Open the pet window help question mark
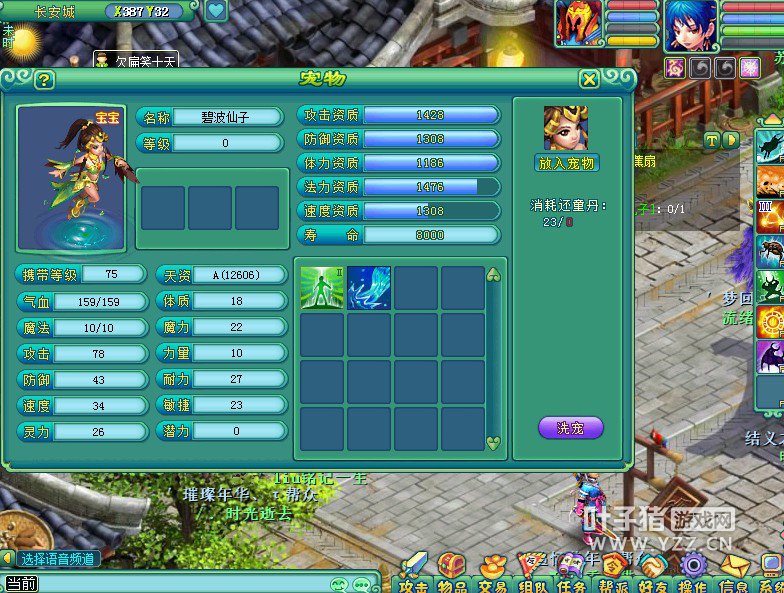 click(44, 80)
